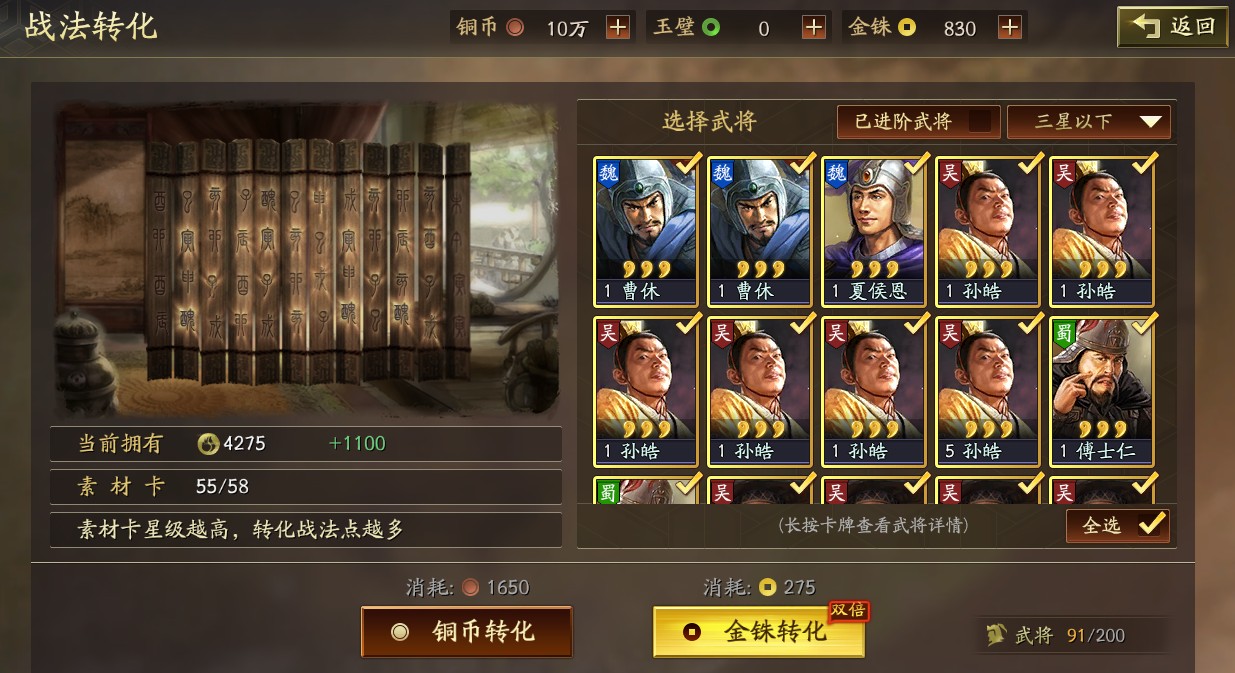Add more 铜币 with its plus button

(x=618, y=28)
